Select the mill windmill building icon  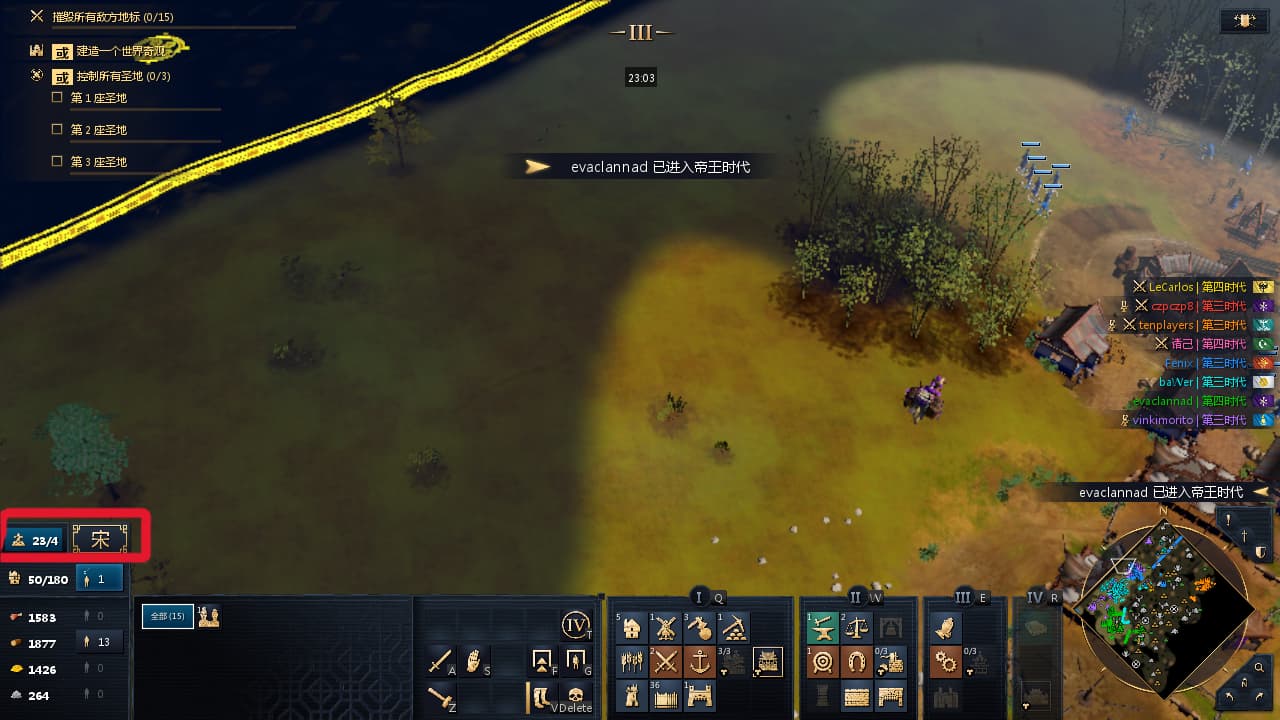[666, 629]
